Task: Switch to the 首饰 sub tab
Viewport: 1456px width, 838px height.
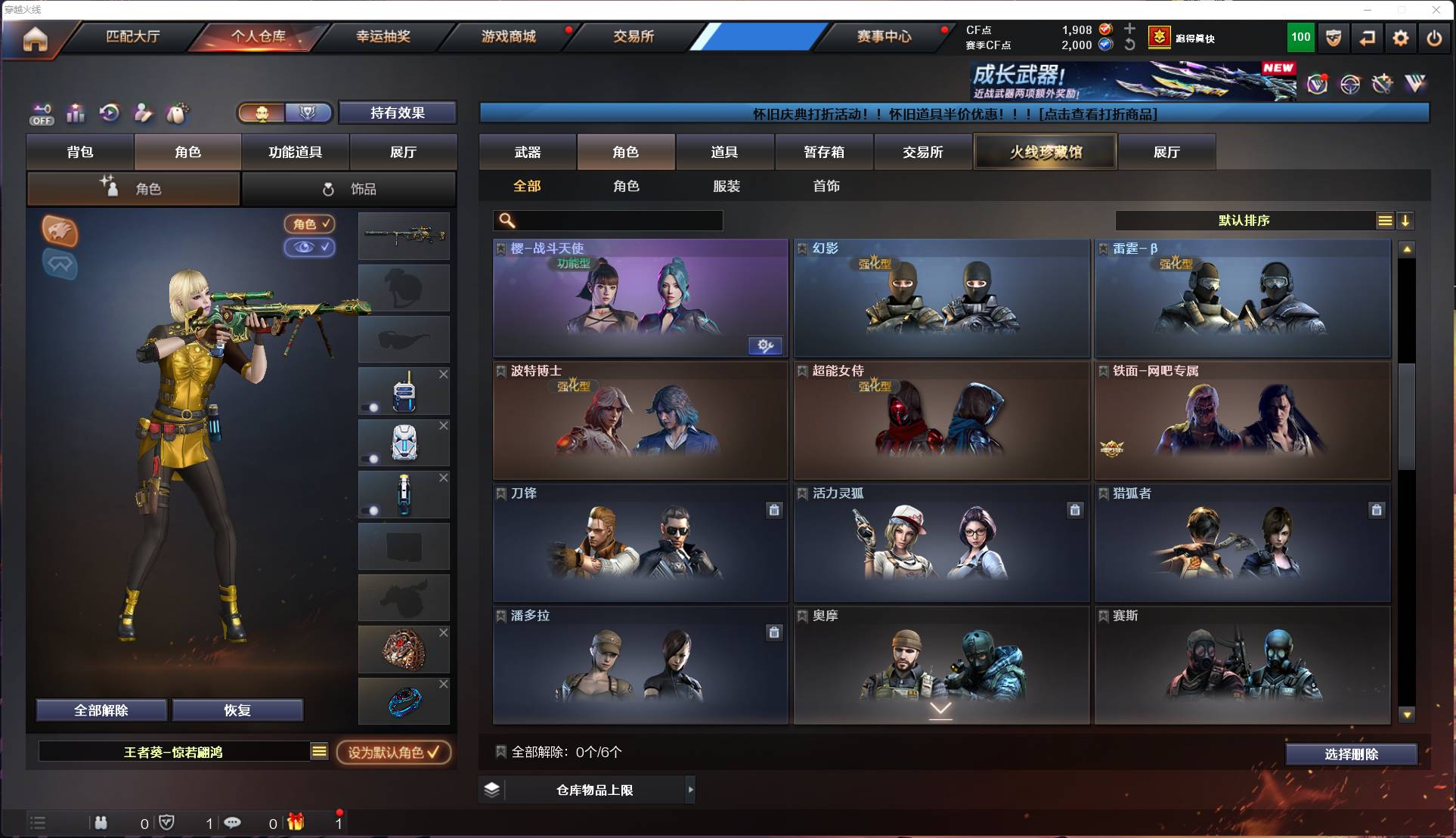Action: pyautogui.click(x=826, y=186)
